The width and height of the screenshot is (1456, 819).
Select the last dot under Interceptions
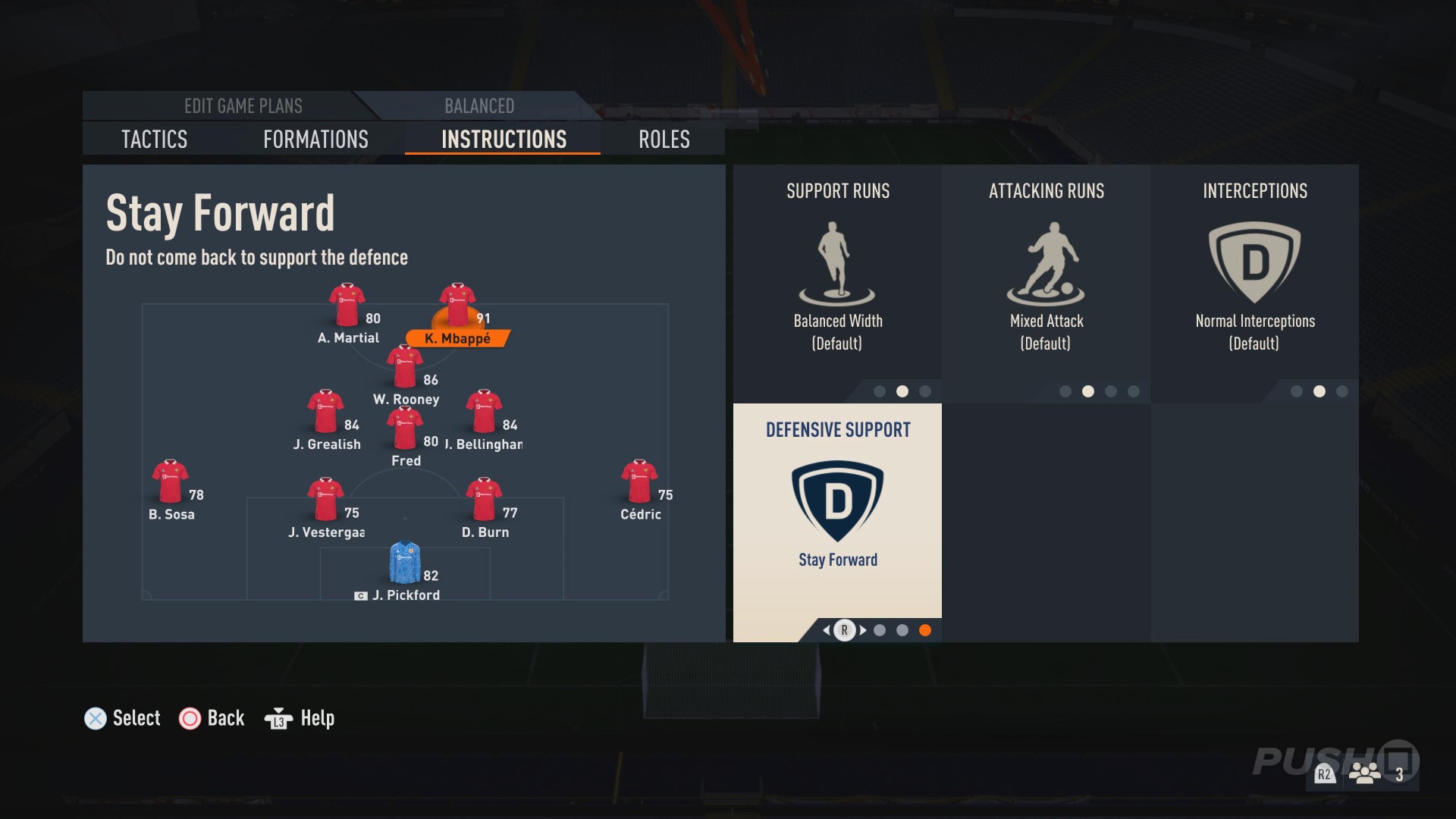(x=1341, y=392)
